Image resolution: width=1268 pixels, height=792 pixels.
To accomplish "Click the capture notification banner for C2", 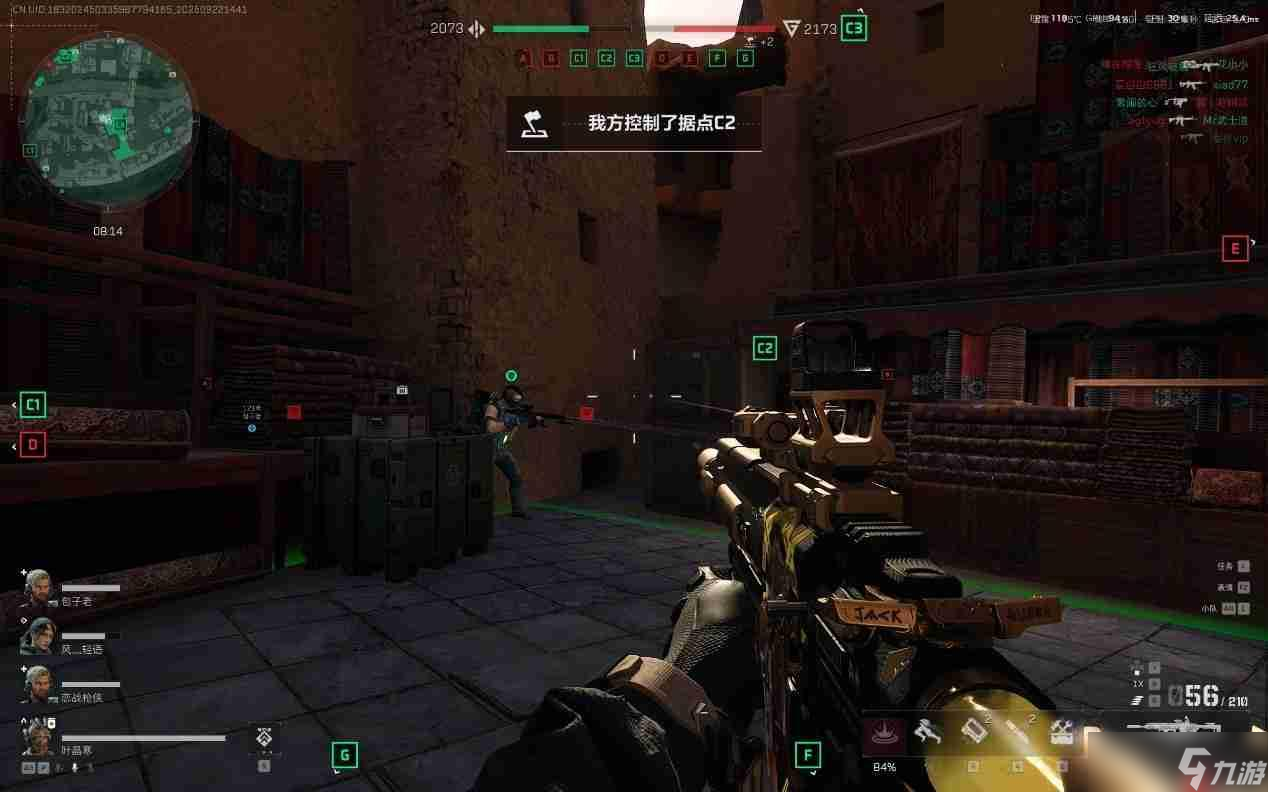I will pyautogui.click(x=634, y=124).
